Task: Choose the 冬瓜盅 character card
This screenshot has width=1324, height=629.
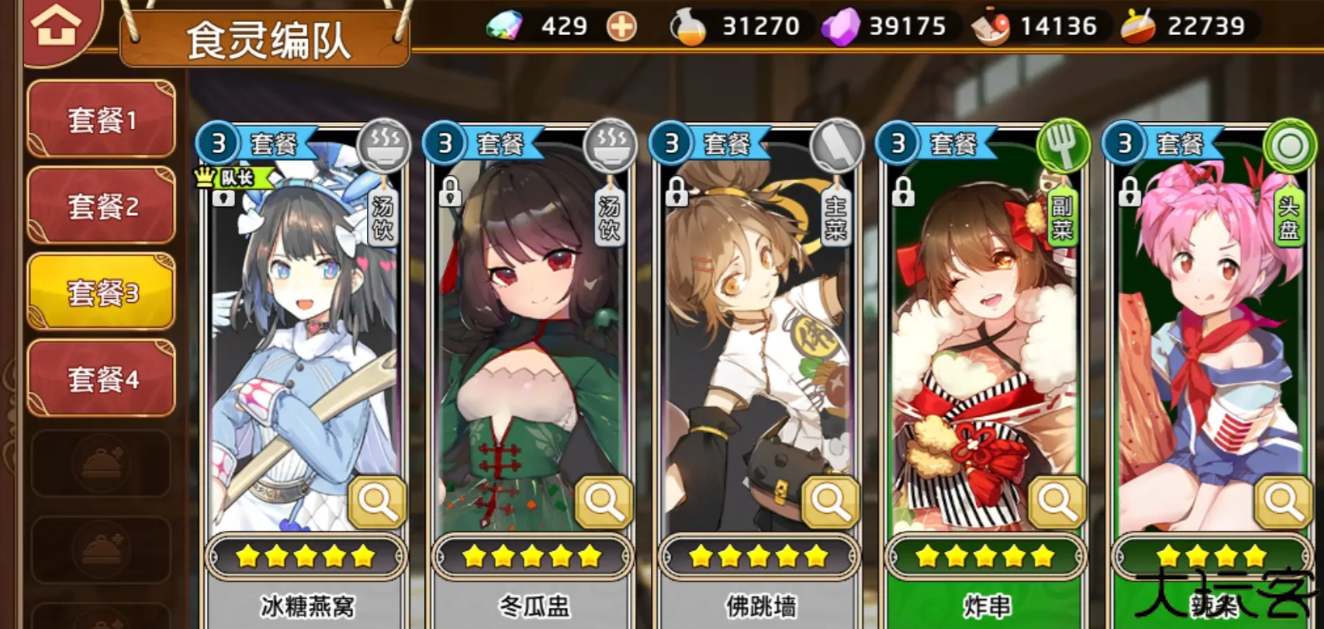Action: tap(530, 340)
